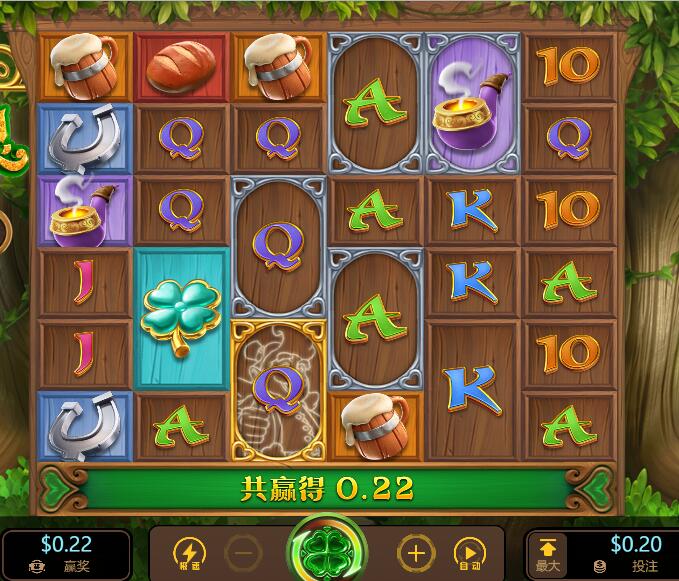Screen dimensions: 679x581
Task: Set the maximum bet
Action: tap(548, 553)
